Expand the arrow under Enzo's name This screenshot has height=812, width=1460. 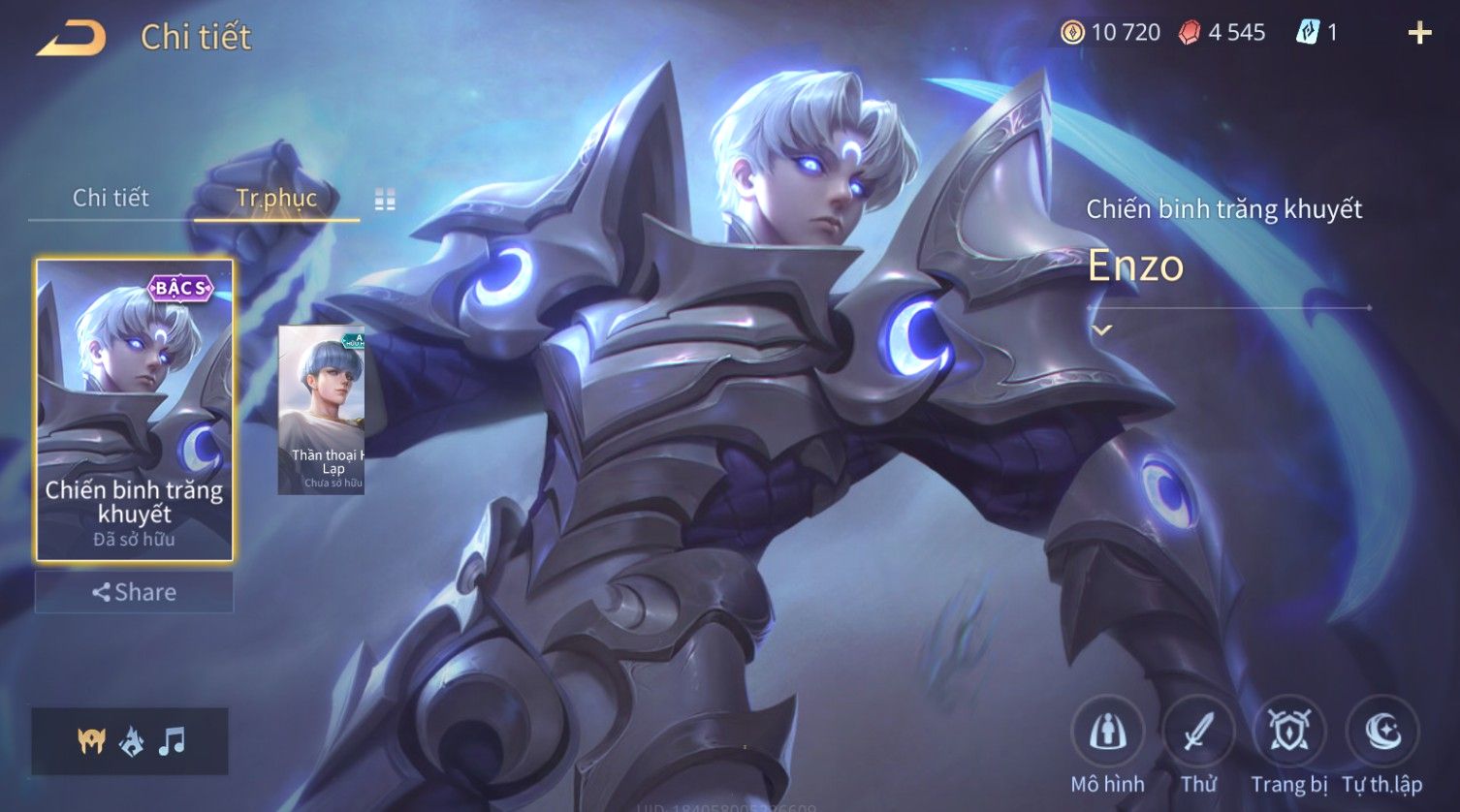click(1101, 329)
